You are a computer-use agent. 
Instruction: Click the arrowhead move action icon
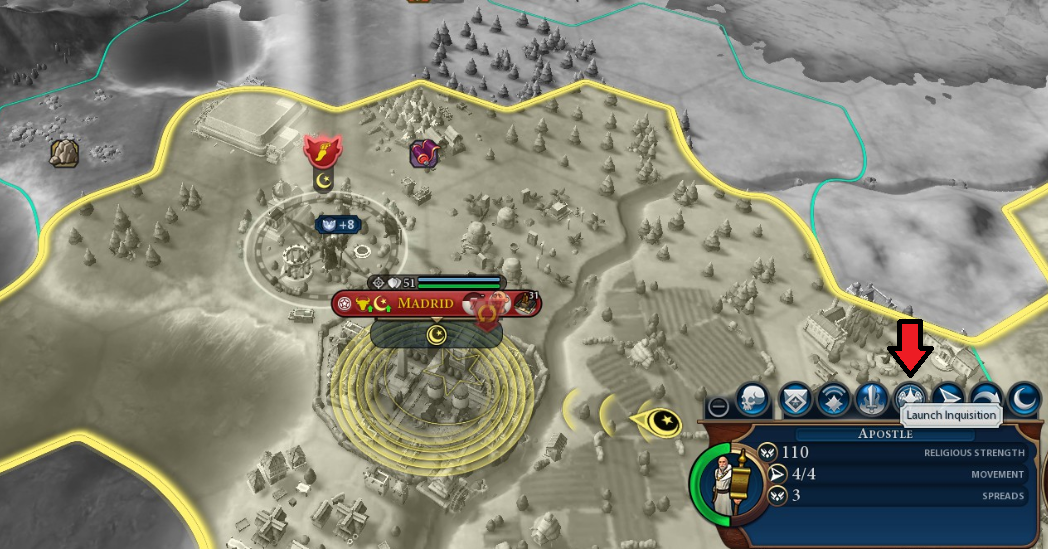click(x=948, y=399)
